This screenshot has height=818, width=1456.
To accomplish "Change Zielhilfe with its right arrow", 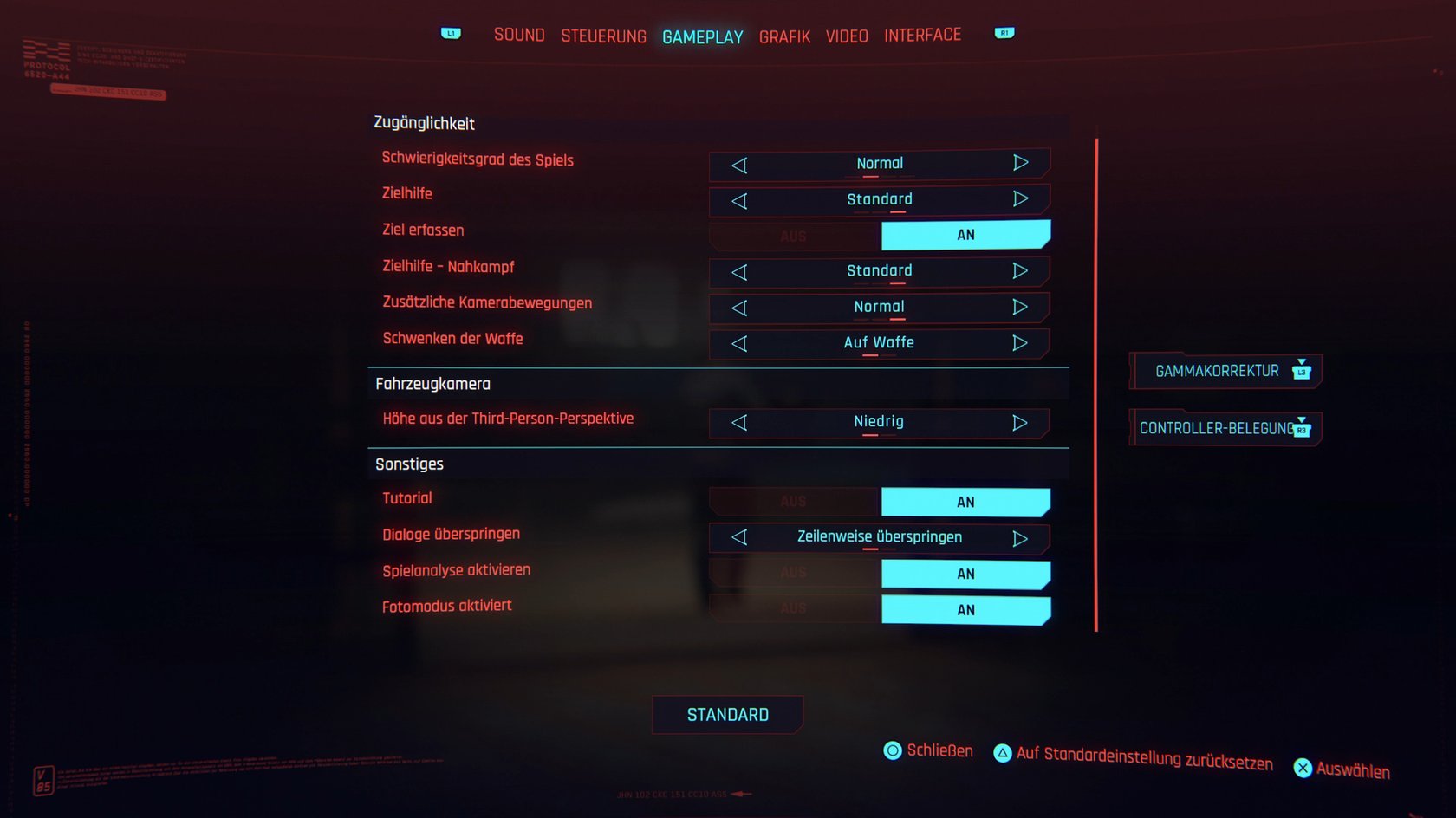I will [1020, 199].
